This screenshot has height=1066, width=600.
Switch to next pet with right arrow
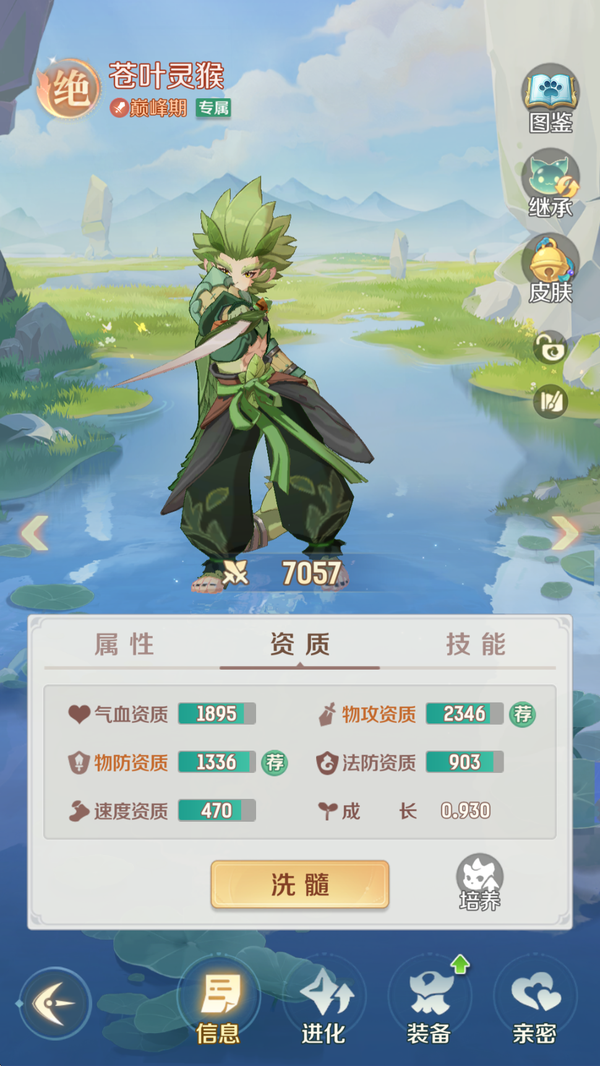[565, 533]
